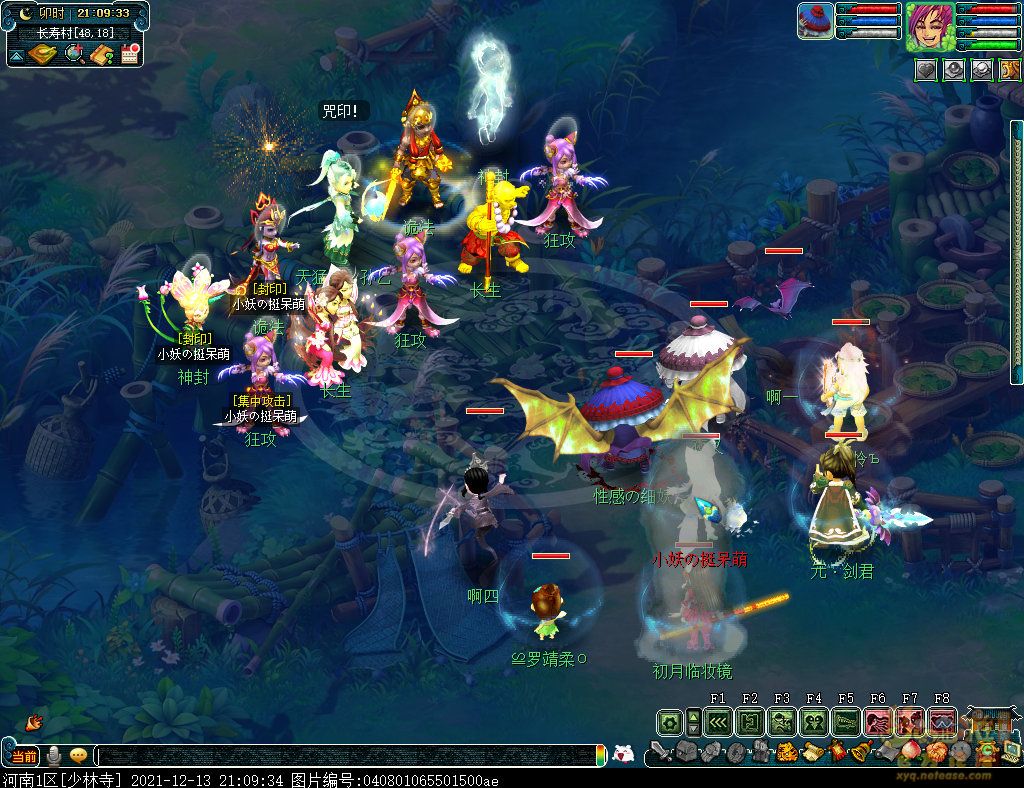Open hotbar settings gear button
Screen dimensions: 1024x788
669,722
